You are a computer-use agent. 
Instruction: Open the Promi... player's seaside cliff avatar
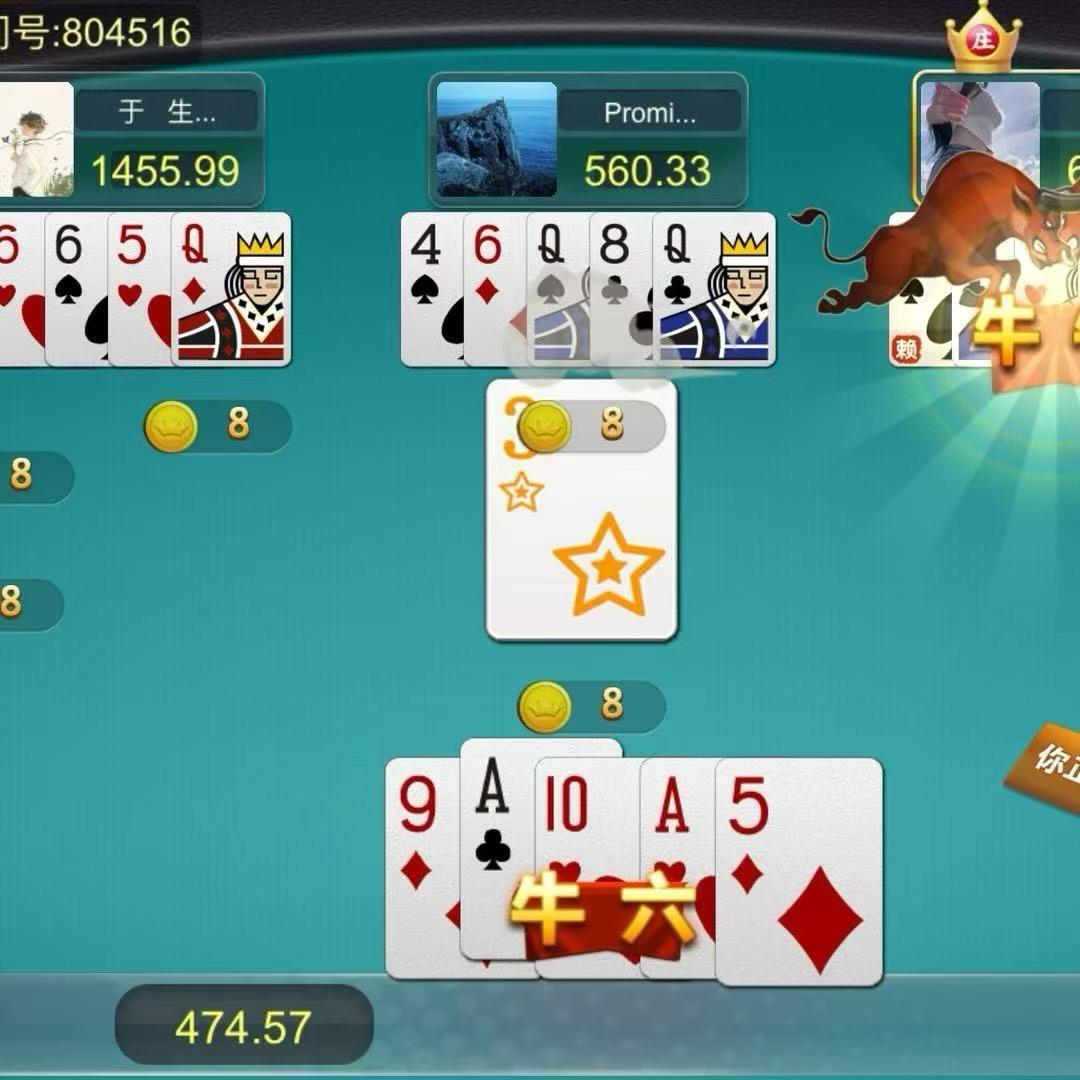coord(496,139)
